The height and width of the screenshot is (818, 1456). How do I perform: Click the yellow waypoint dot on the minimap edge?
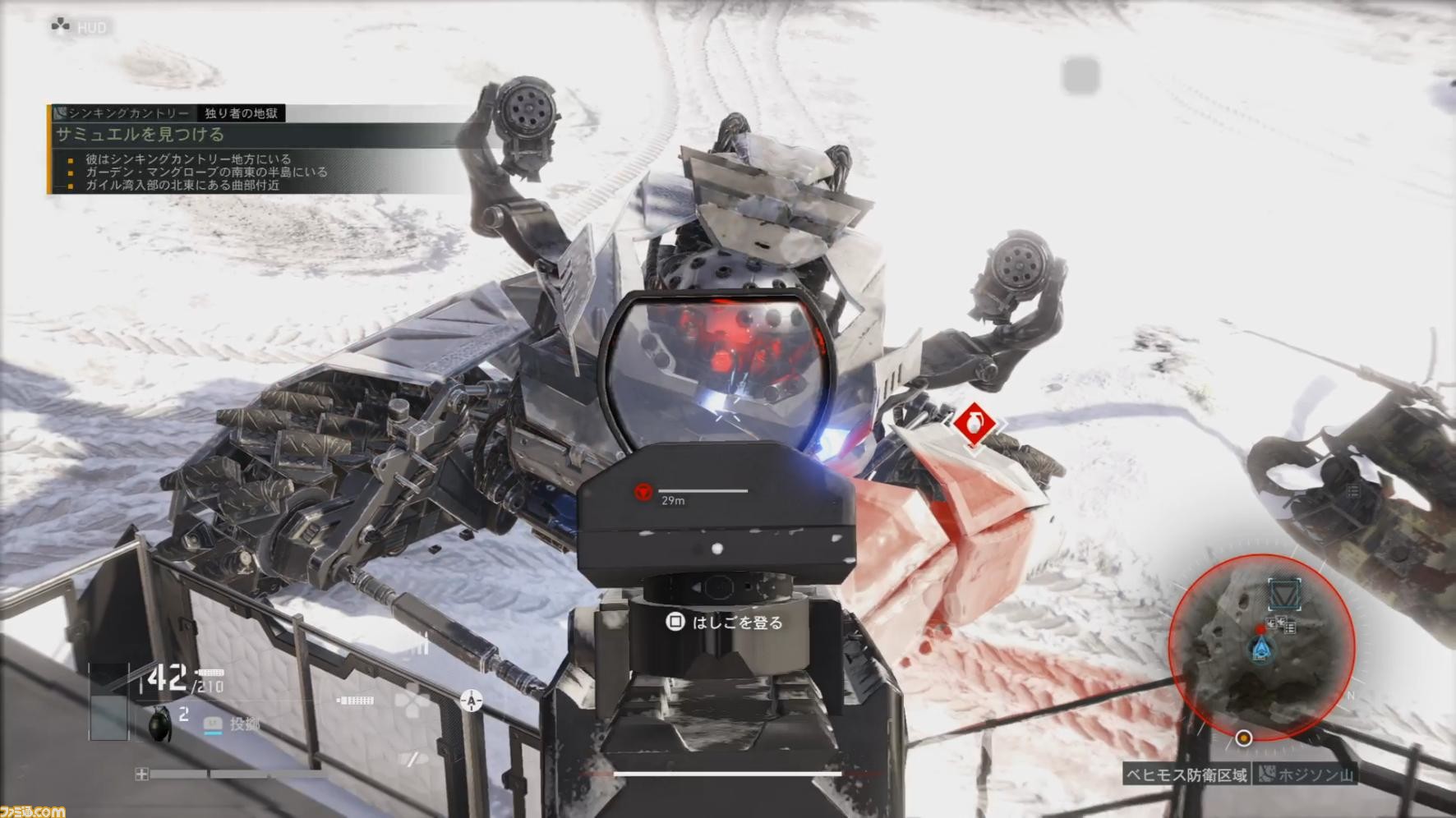[x=1244, y=738]
